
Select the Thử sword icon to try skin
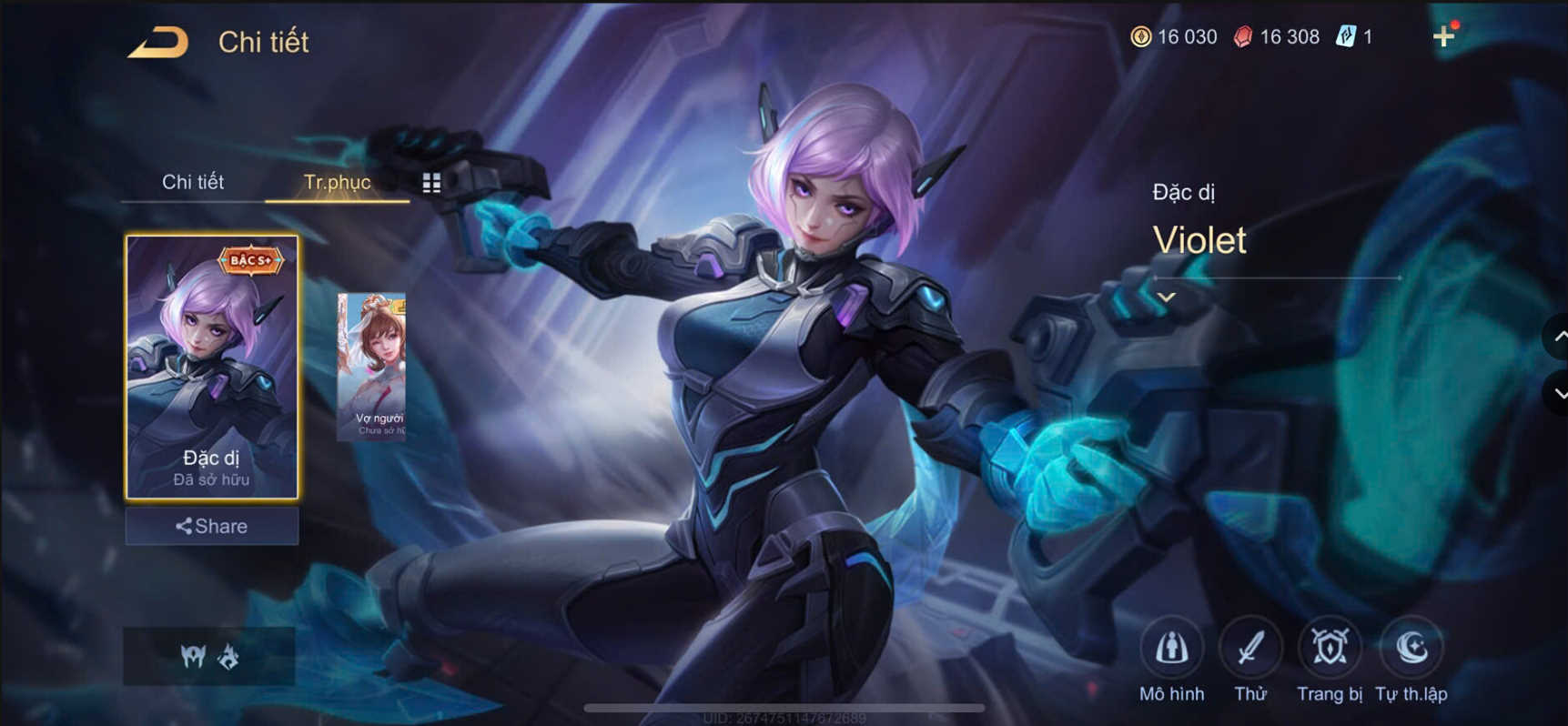tap(1250, 648)
